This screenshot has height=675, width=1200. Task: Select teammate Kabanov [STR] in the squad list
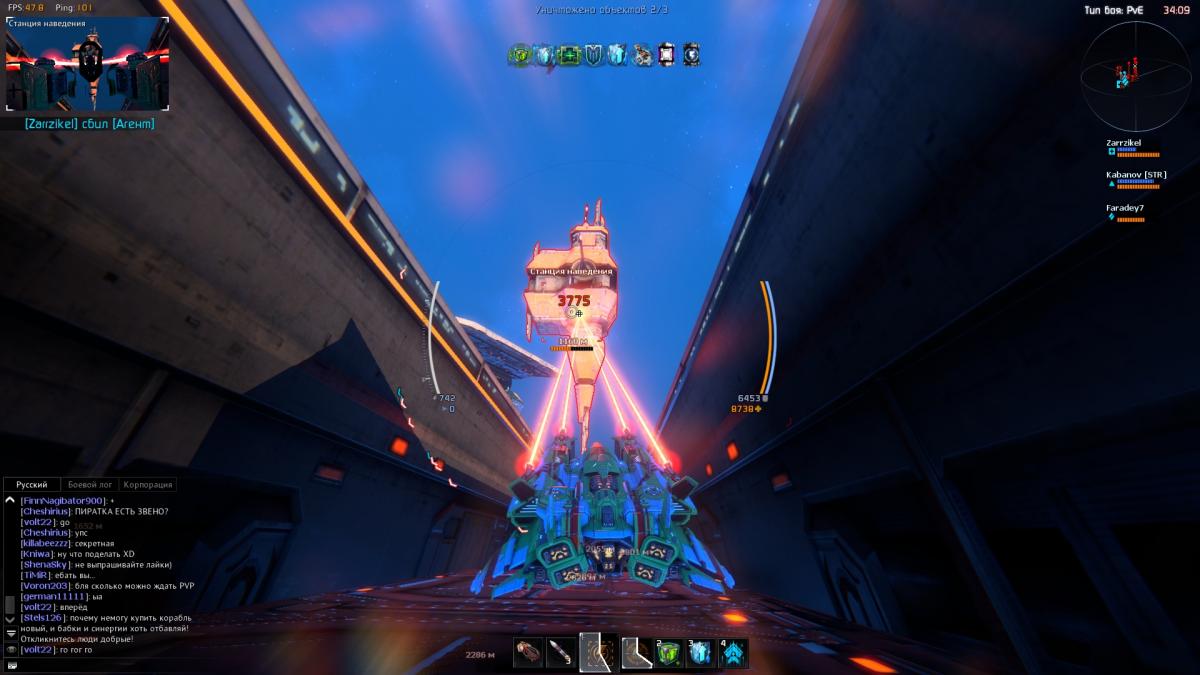[x=1136, y=175]
